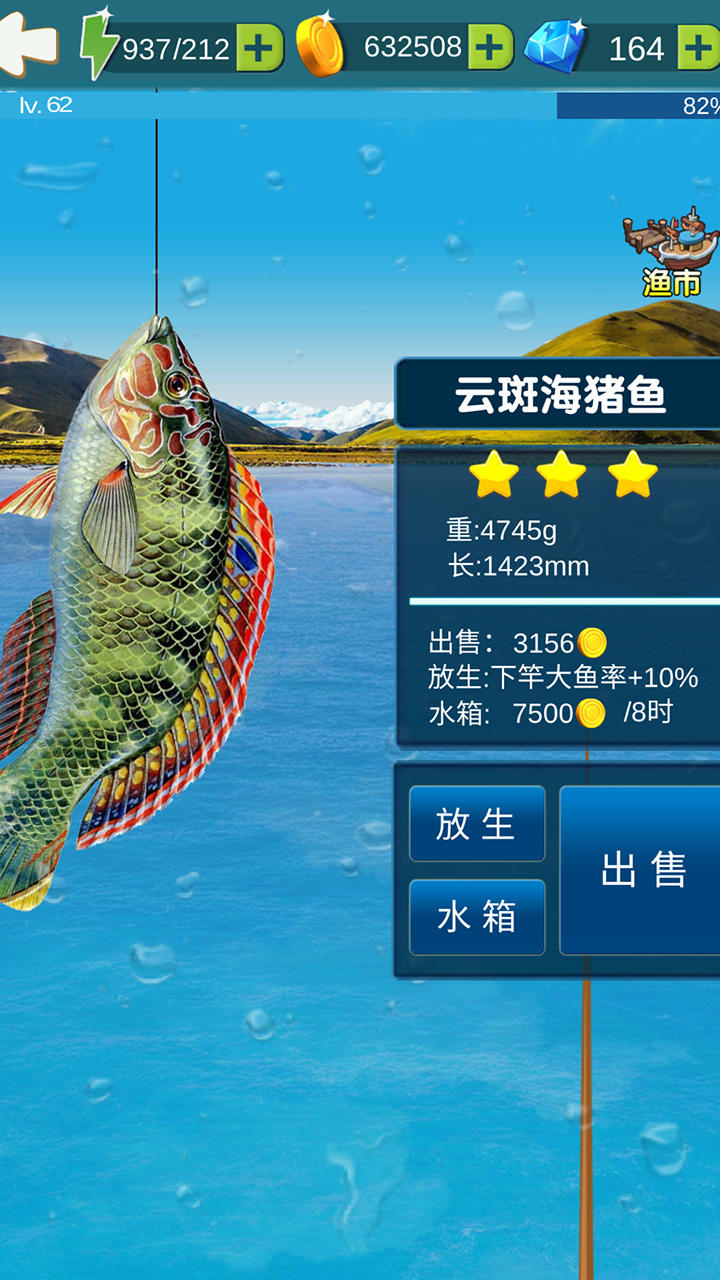Add diamonds using the gem plus button
Viewport: 720px width, 1280px height.
698,48
